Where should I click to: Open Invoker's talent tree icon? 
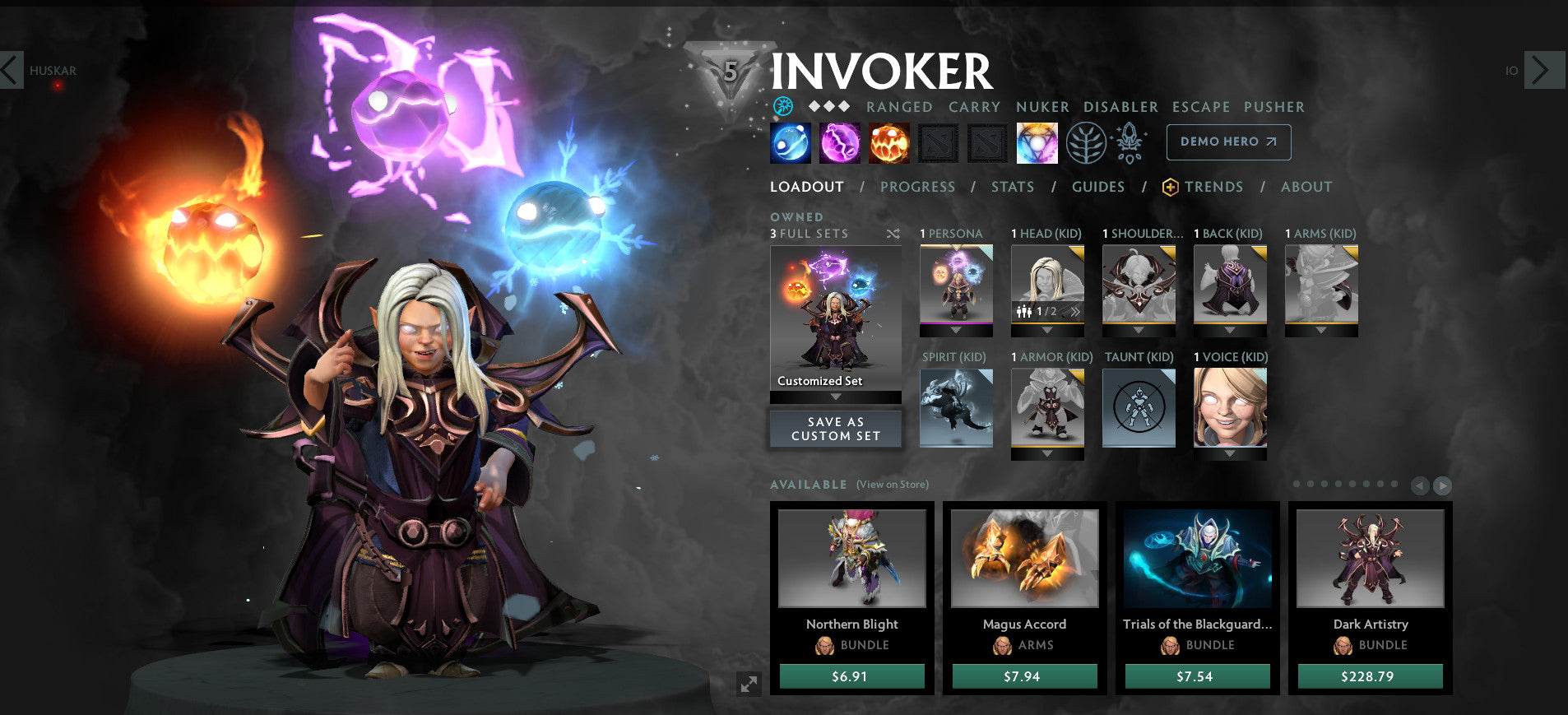coord(1087,142)
